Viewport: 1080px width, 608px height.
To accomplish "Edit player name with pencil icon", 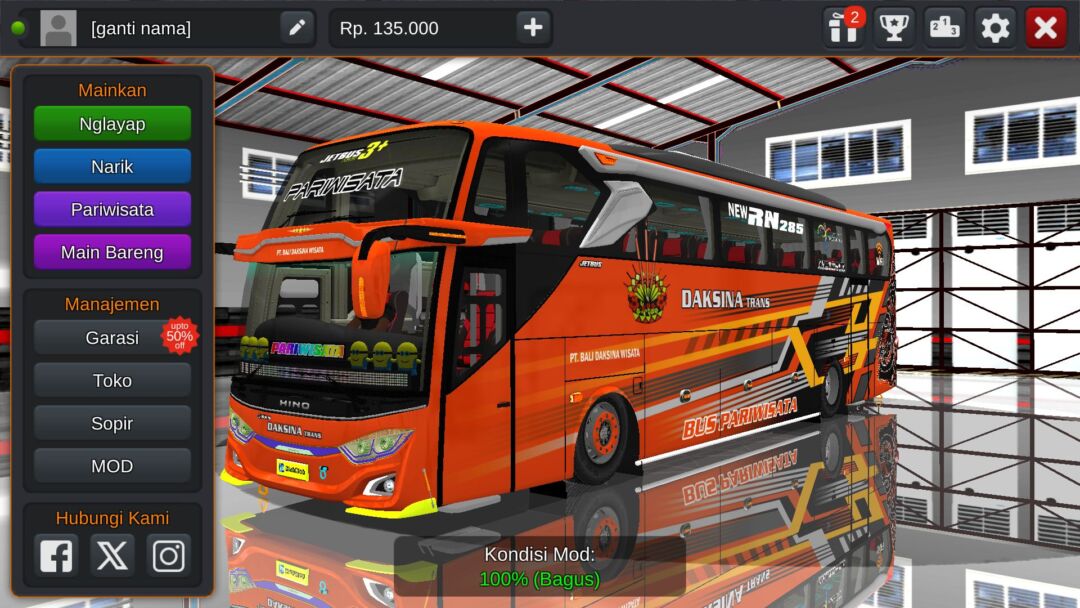I will pos(297,28).
